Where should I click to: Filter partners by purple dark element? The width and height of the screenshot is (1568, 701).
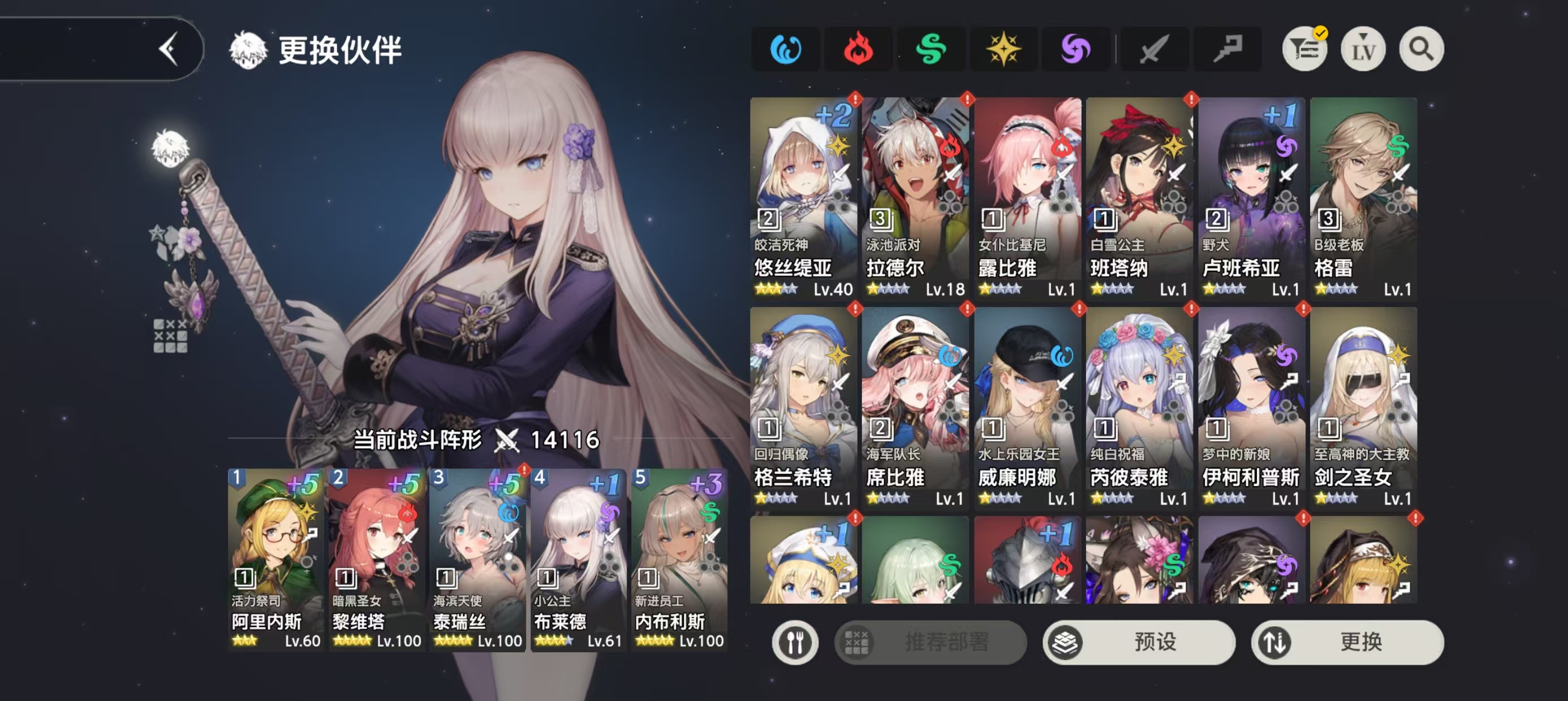click(1075, 49)
